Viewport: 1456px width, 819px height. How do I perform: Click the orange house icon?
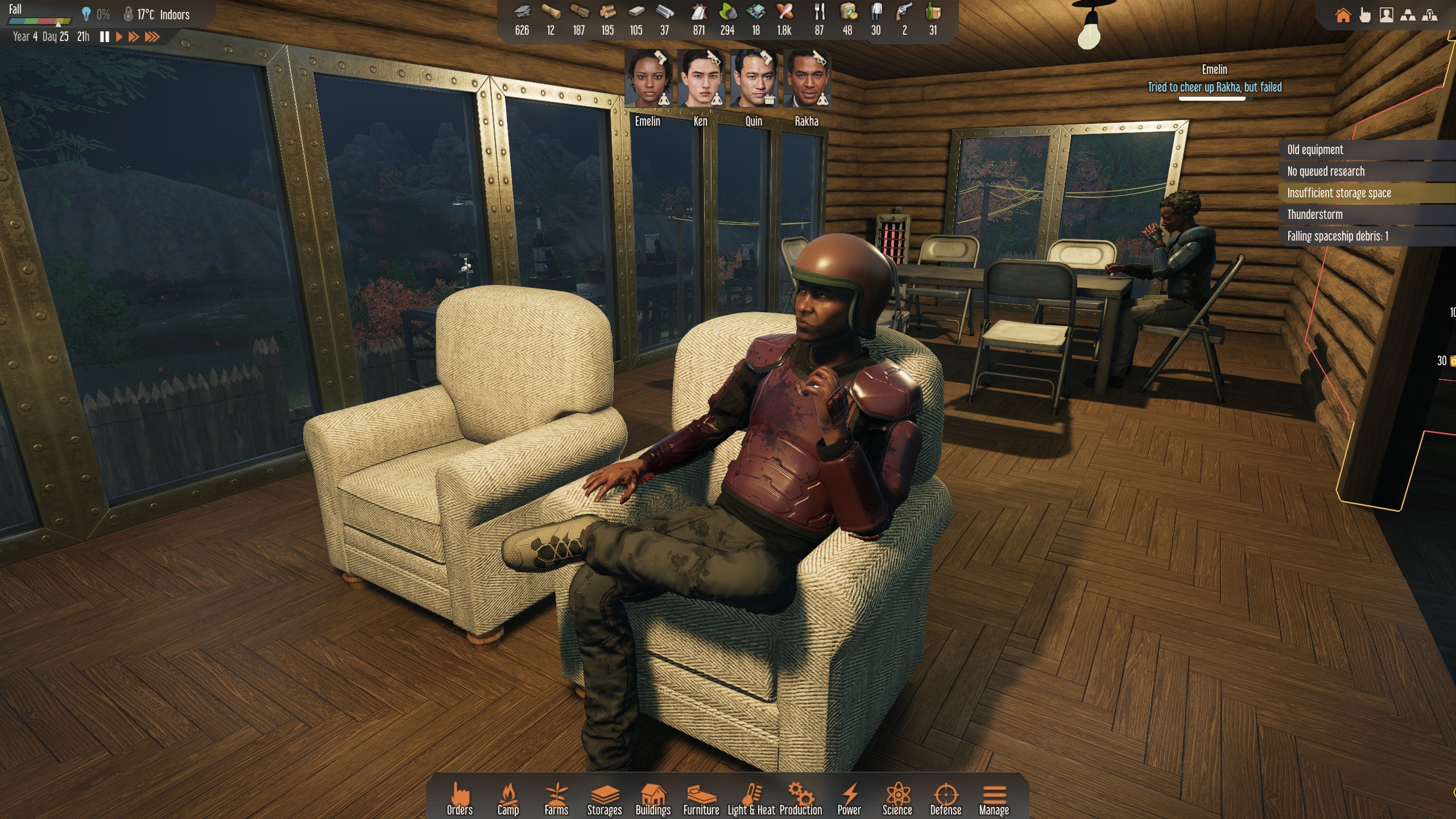pos(1343,15)
